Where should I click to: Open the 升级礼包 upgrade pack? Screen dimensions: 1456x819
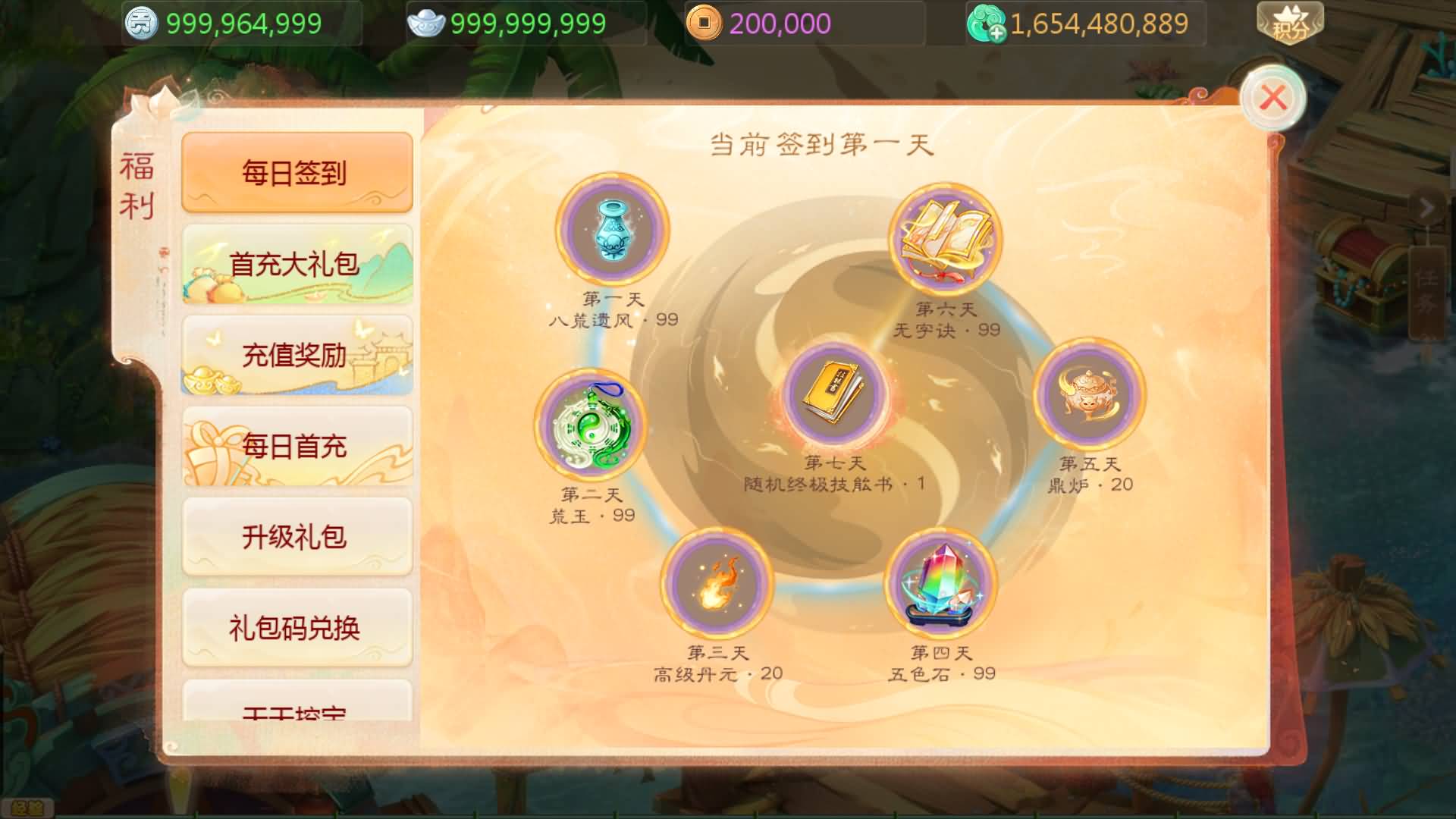(x=297, y=536)
